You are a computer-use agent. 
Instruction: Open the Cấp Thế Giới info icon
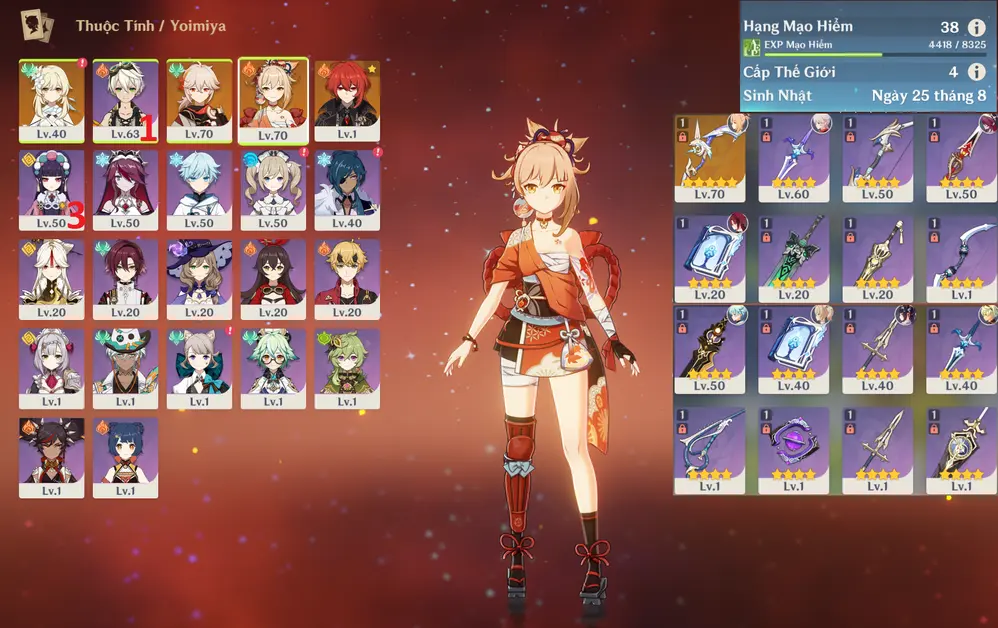pyautogui.click(x=976, y=72)
